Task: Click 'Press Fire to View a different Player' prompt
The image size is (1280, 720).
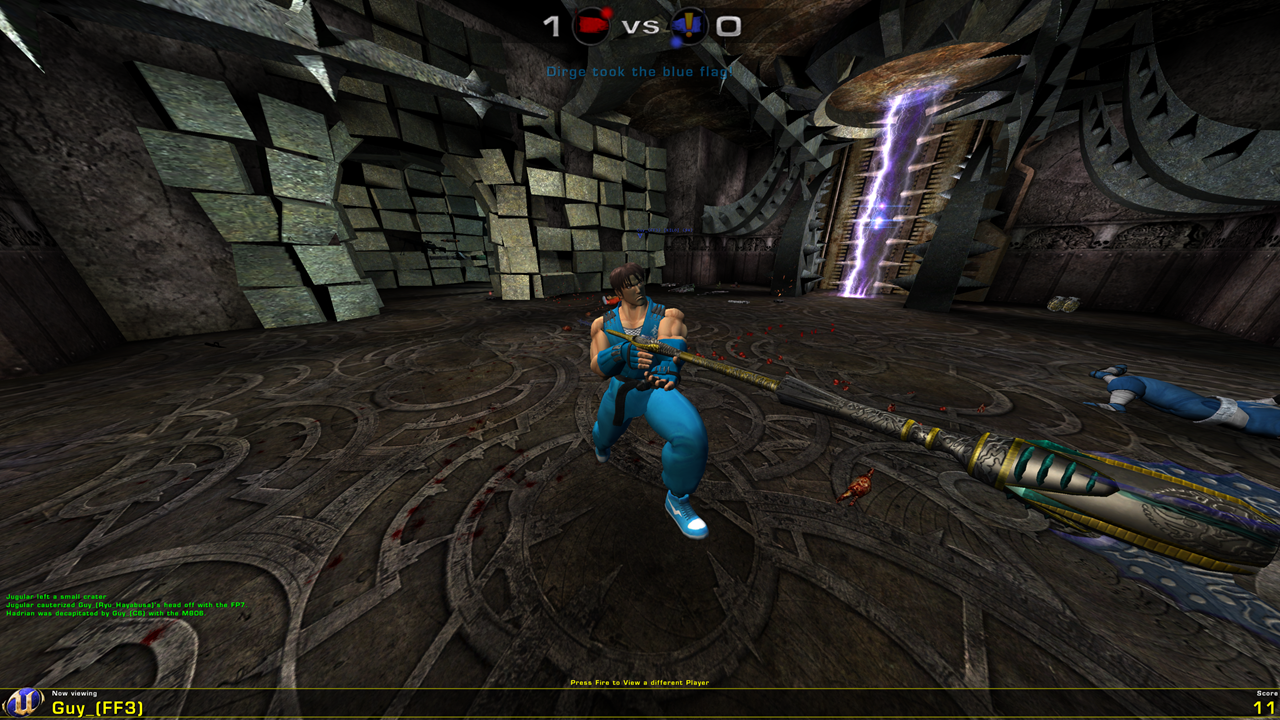Action: [639, 681]
